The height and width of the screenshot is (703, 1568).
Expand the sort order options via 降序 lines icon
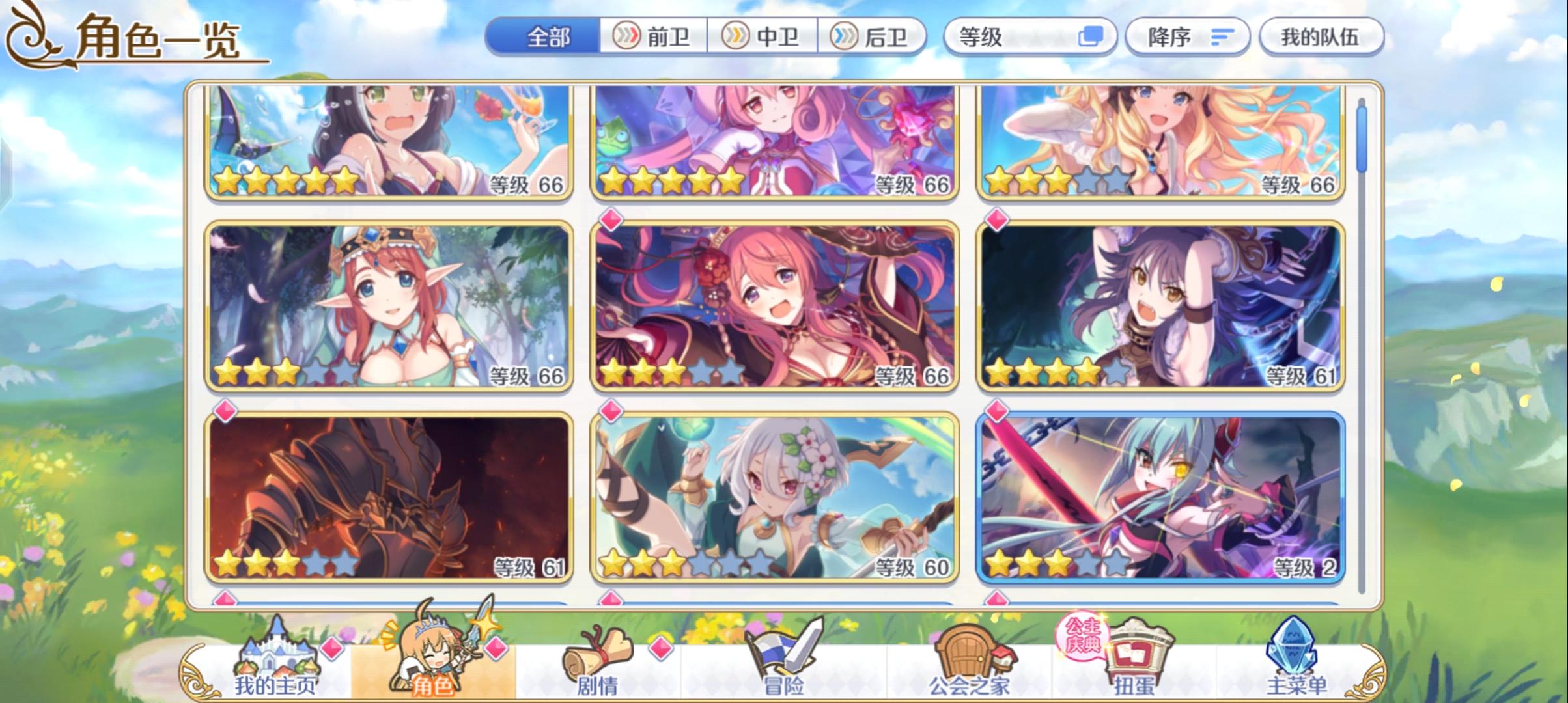click(x=1223, y=37)
